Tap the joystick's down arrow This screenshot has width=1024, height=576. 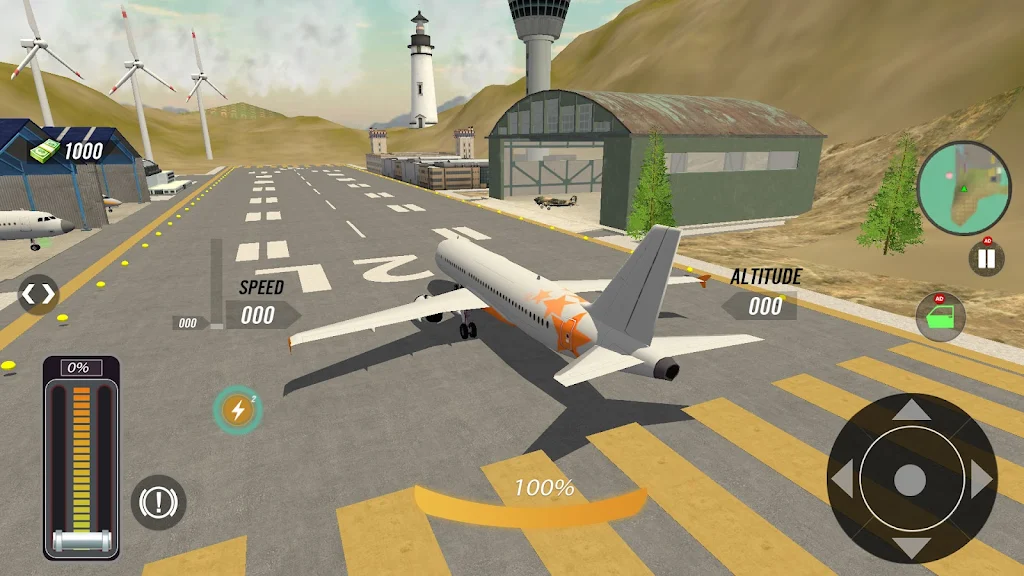(910, 548)
